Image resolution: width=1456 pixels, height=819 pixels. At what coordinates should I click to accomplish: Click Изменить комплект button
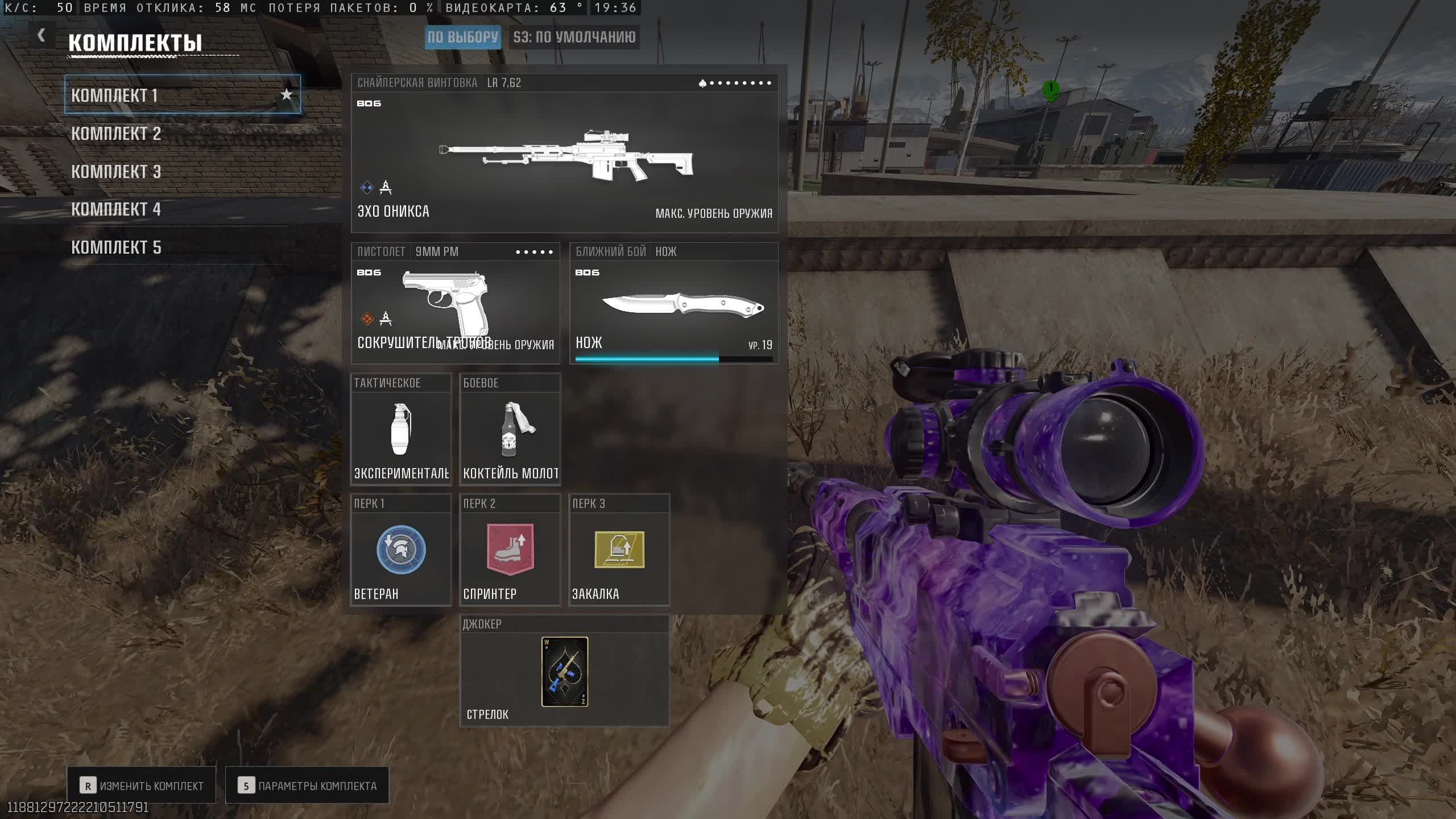pyautogui.click(x=142, y=785)
